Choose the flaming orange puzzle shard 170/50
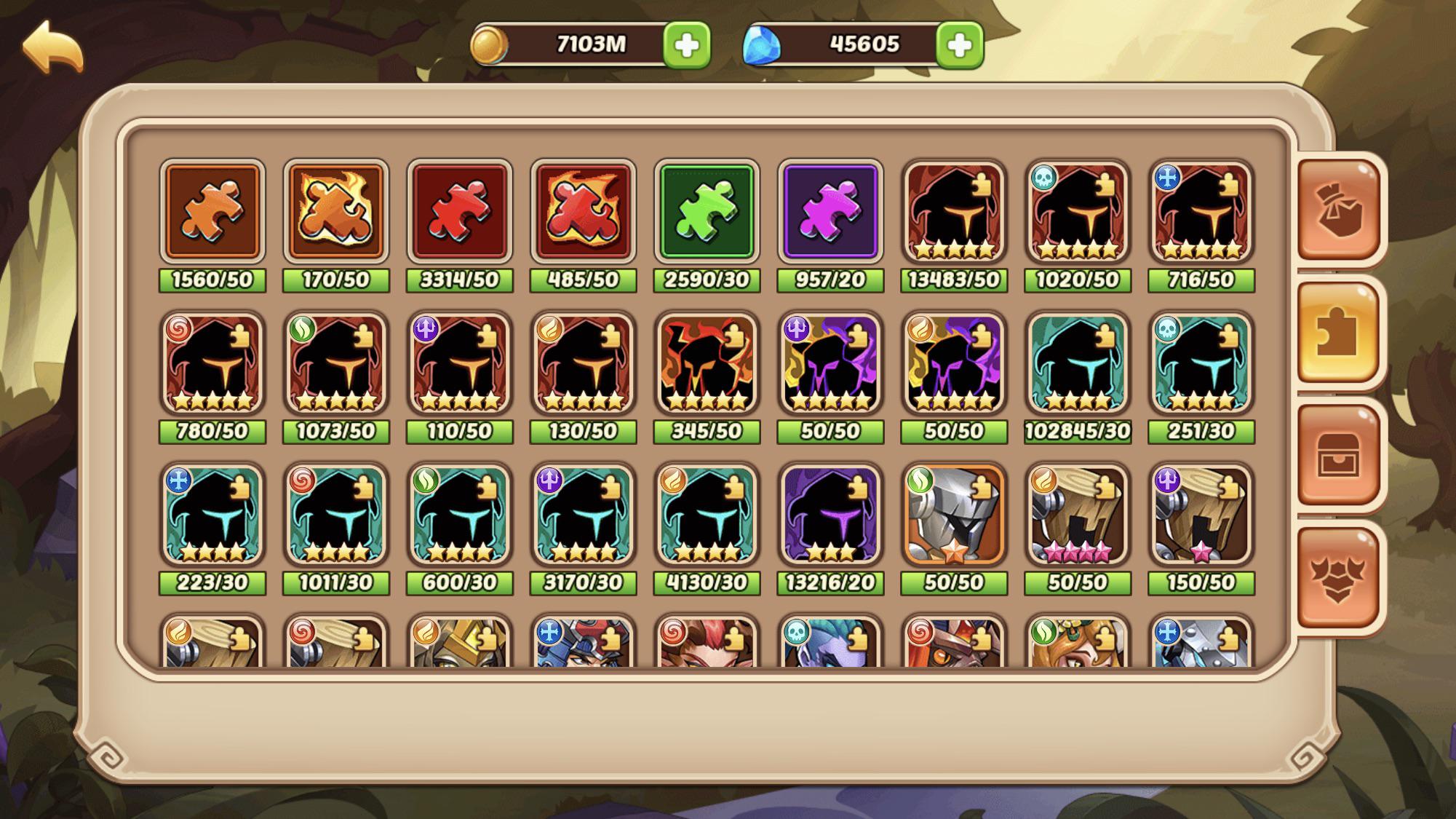This screenshot has height=819, width=1456. point(335,212)
